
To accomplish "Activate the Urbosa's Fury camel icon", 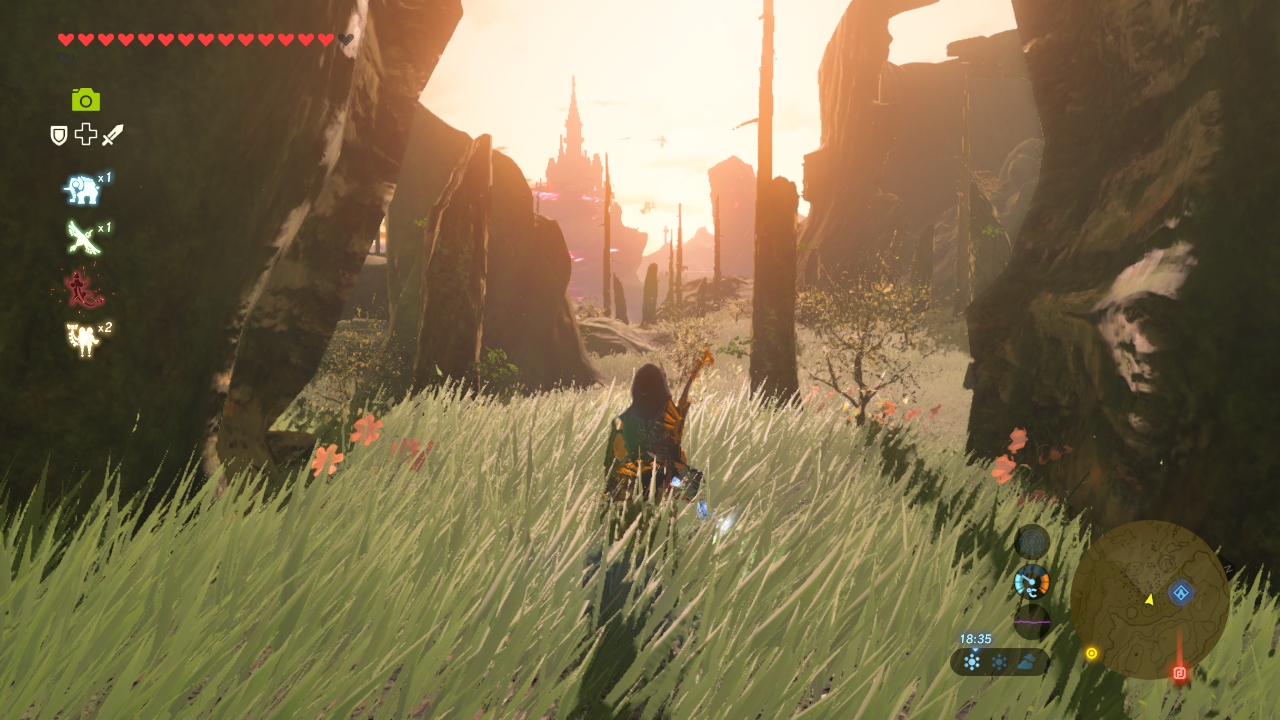I will point(82,340).
